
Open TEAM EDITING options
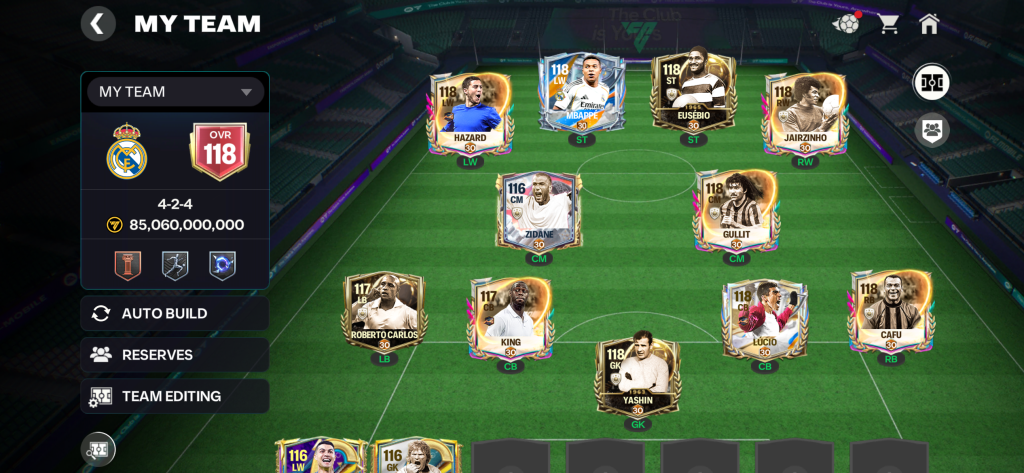[x=175, y=396]
